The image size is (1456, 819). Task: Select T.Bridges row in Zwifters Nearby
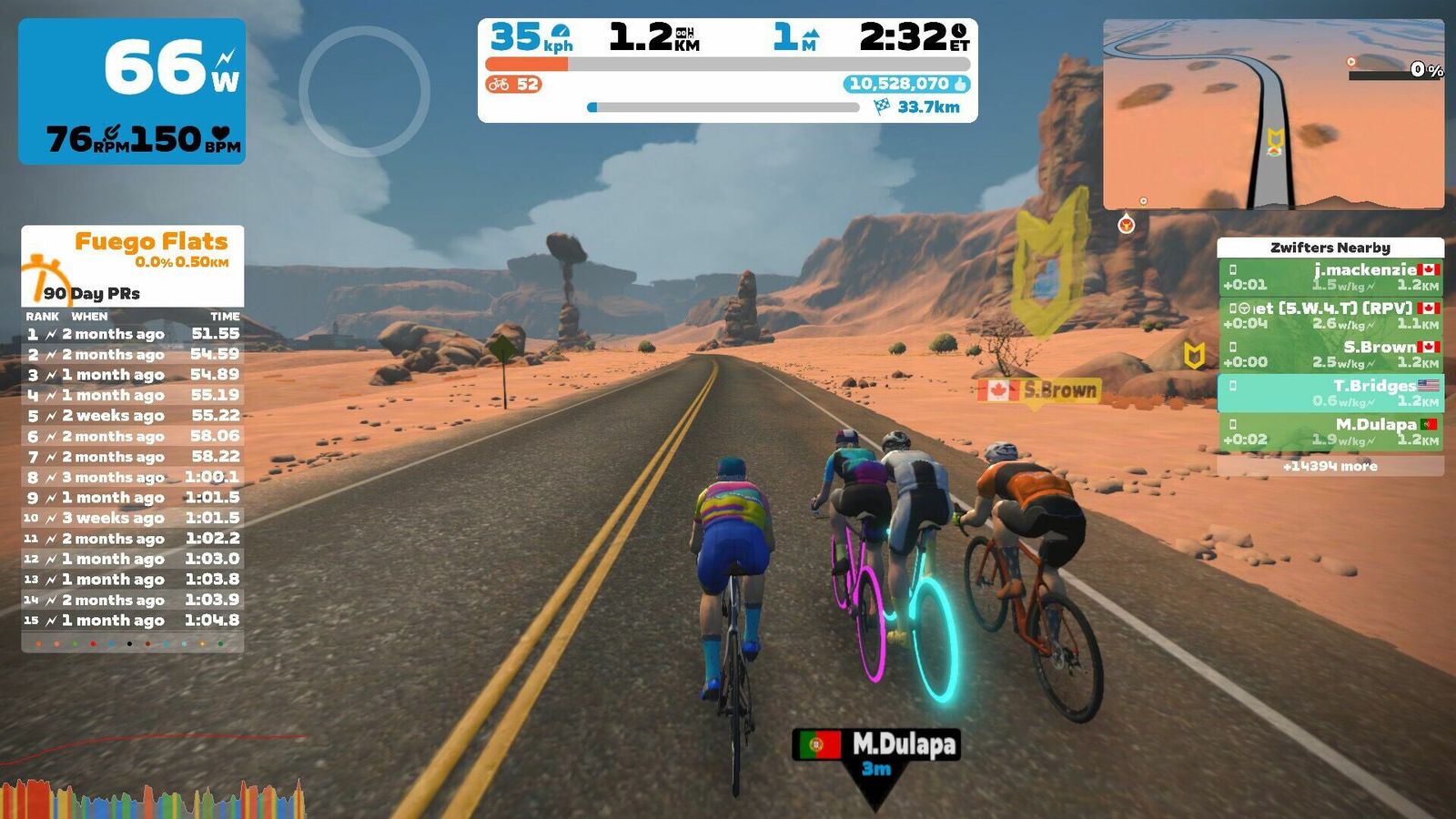(x=1330, y=392)
